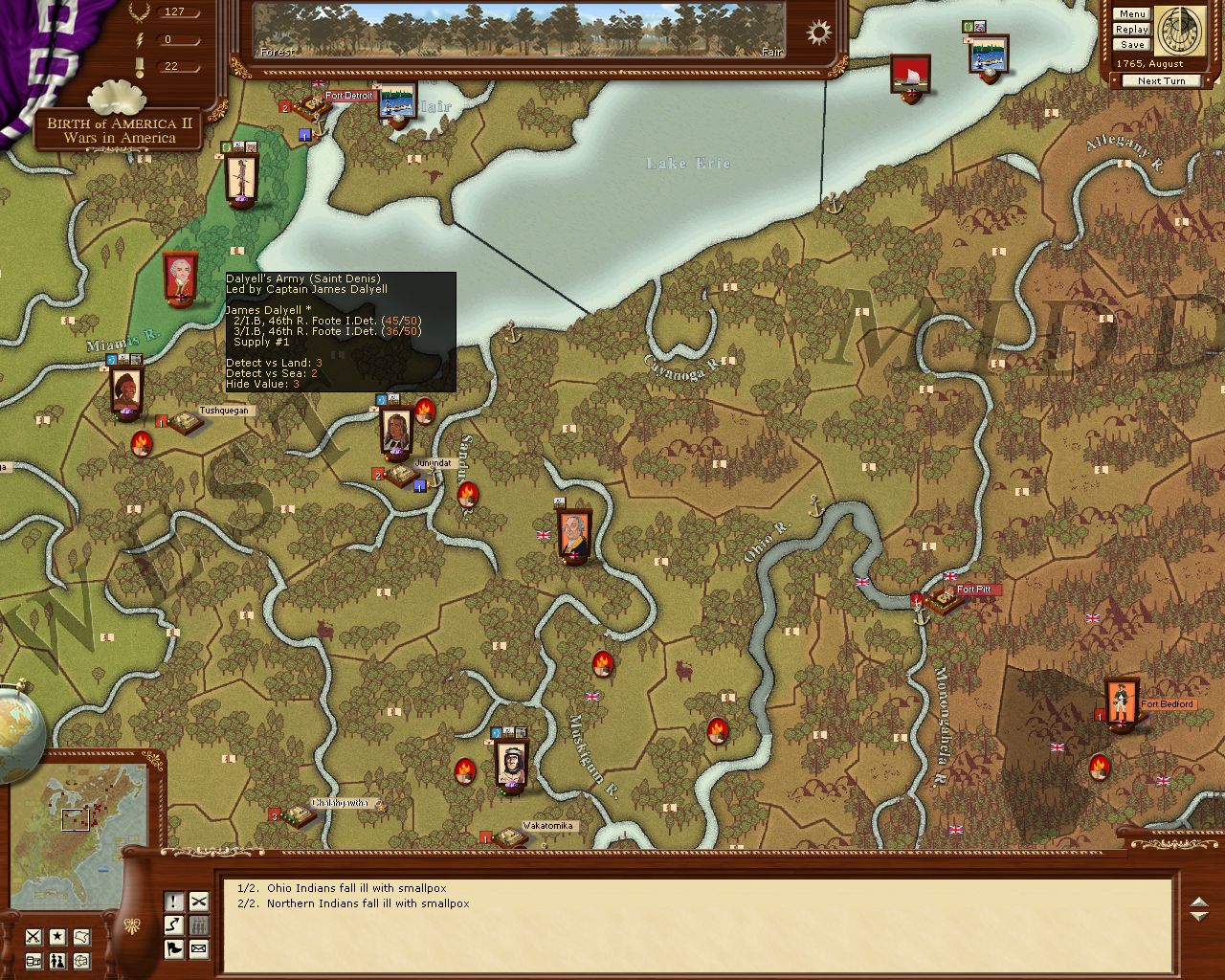
Task: Click the sun weather icon
Action: 819,33
